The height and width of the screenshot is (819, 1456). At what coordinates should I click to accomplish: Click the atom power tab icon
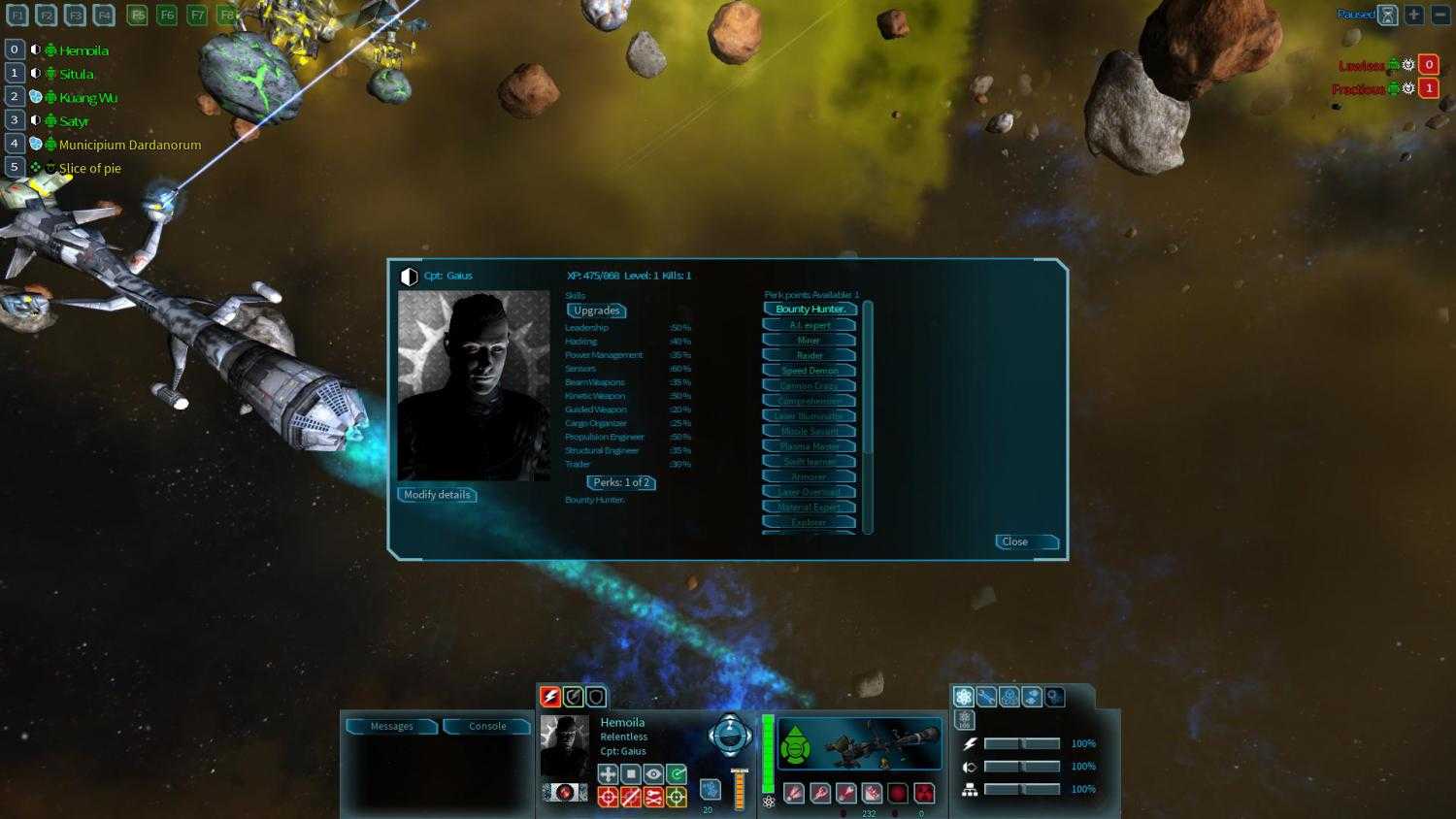point(964,697)
